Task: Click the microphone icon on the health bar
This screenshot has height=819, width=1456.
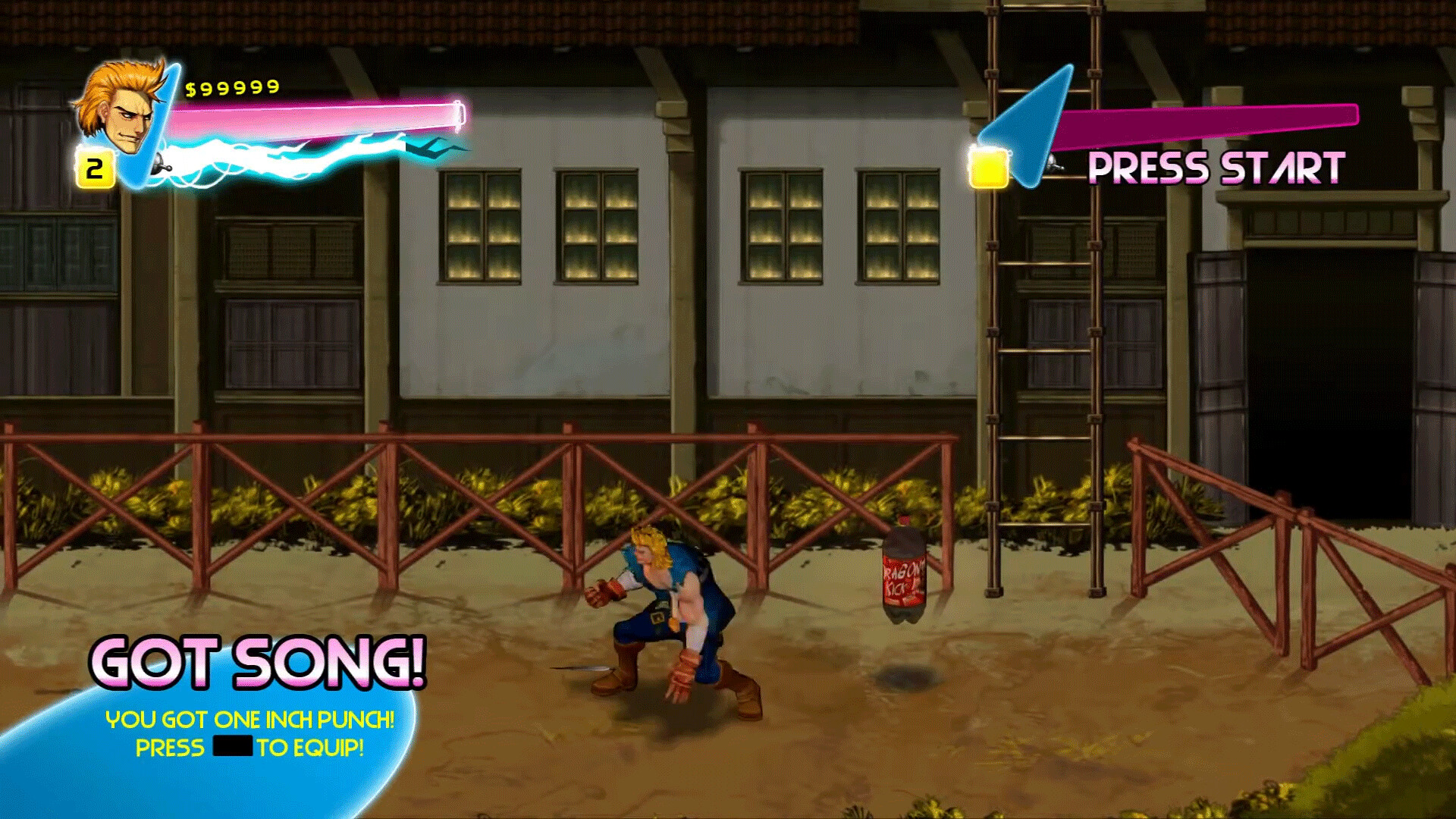Action: (x=162, y=168)
